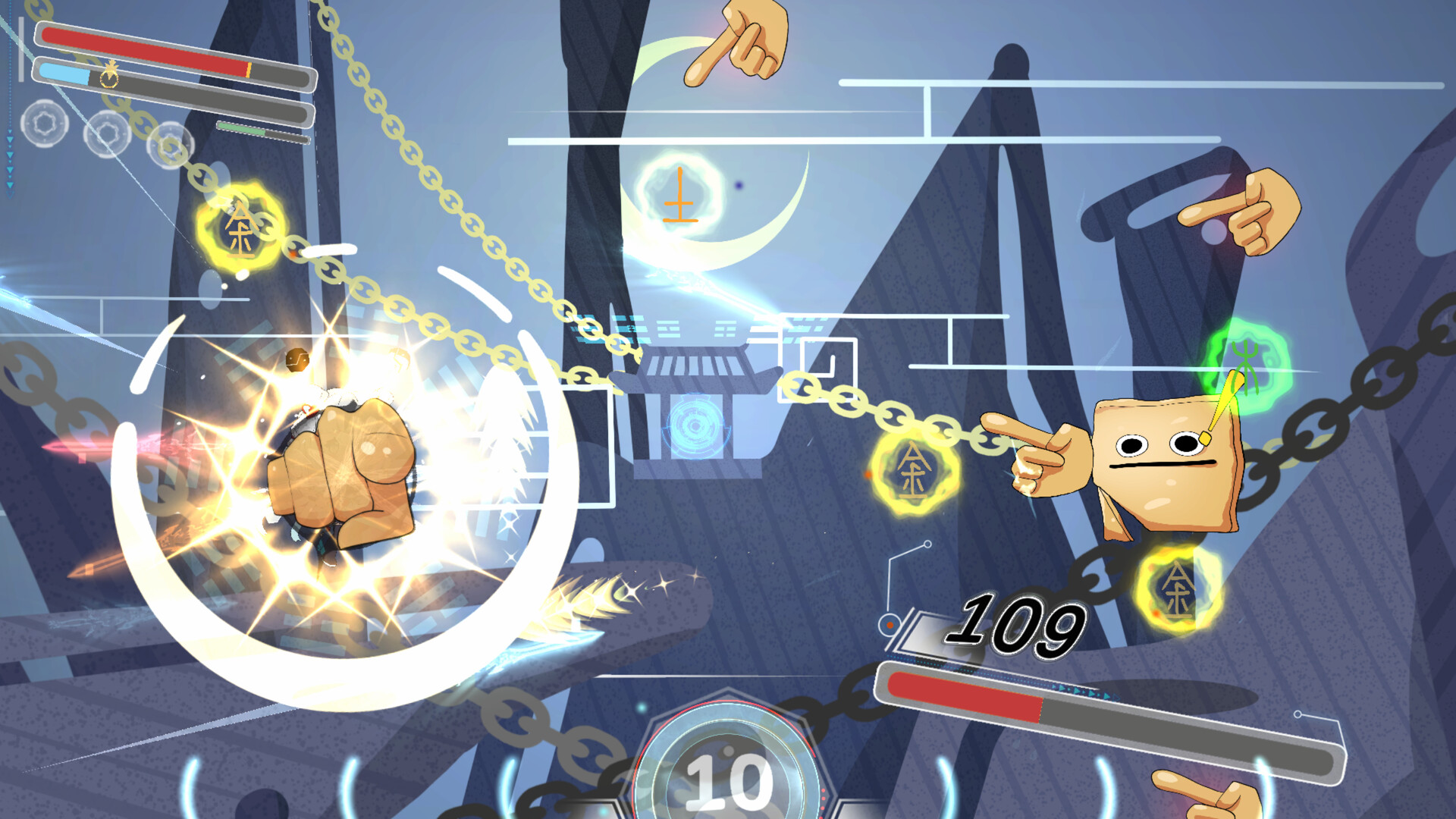Select the 余 rune below the paper-bag character
This screenshot has height=819, width=1456.
coord(1179,588)
